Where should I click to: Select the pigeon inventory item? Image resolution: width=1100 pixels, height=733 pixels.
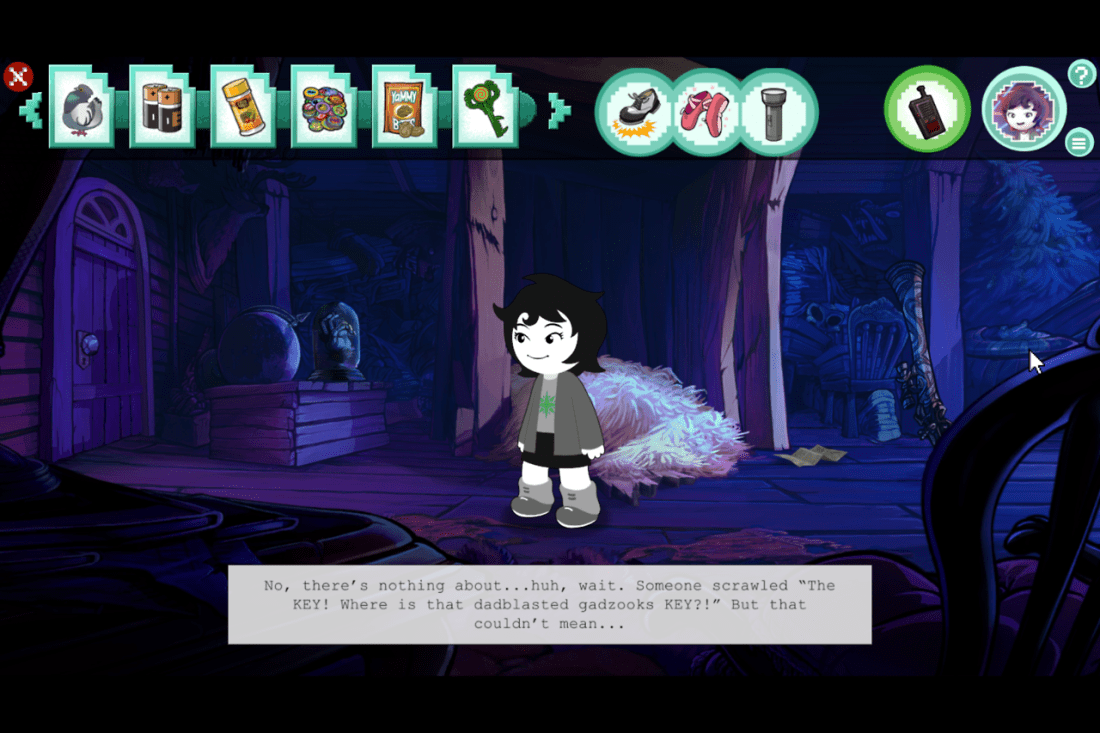pos(81,107)
